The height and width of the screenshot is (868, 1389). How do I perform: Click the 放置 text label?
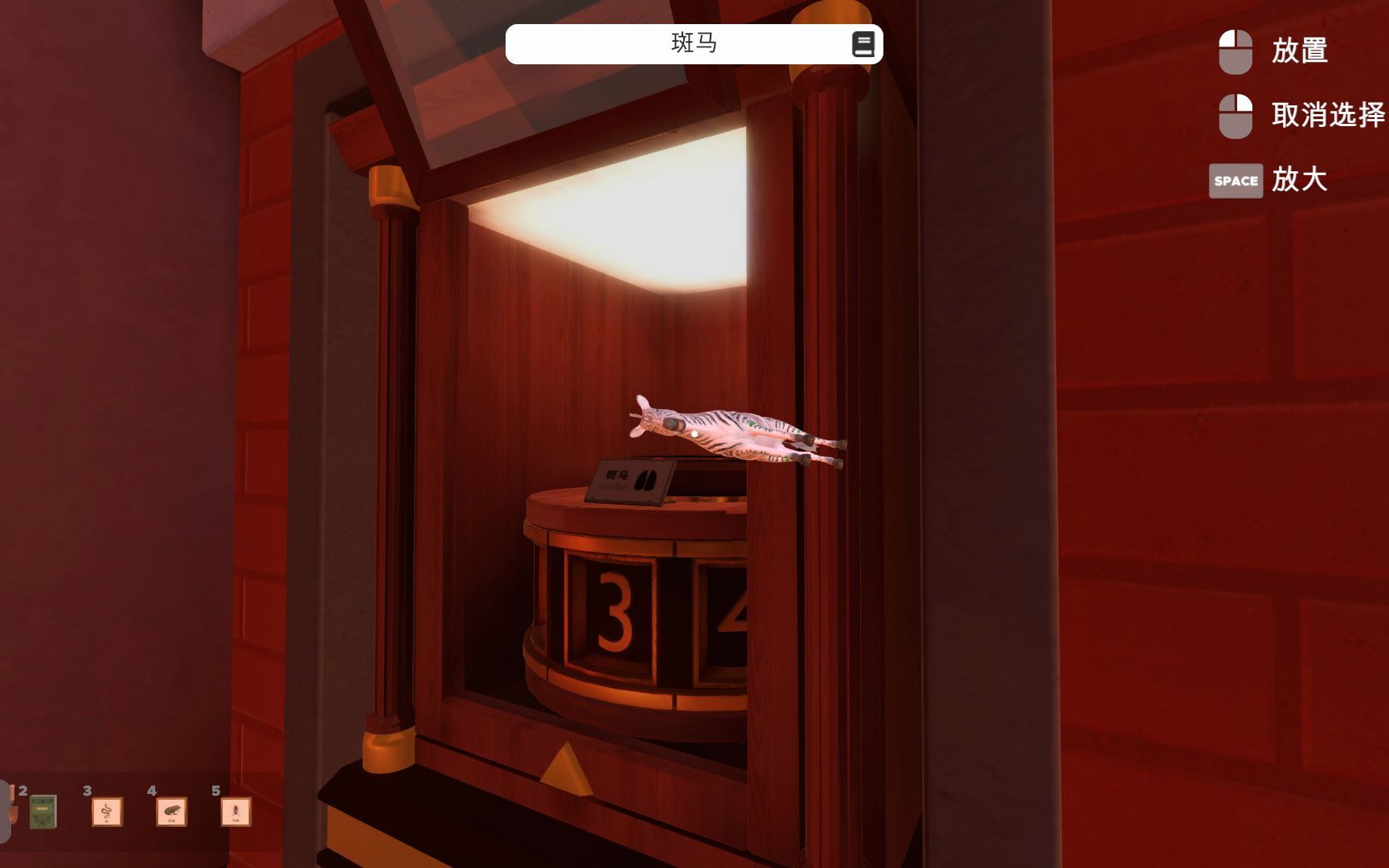1301,51
